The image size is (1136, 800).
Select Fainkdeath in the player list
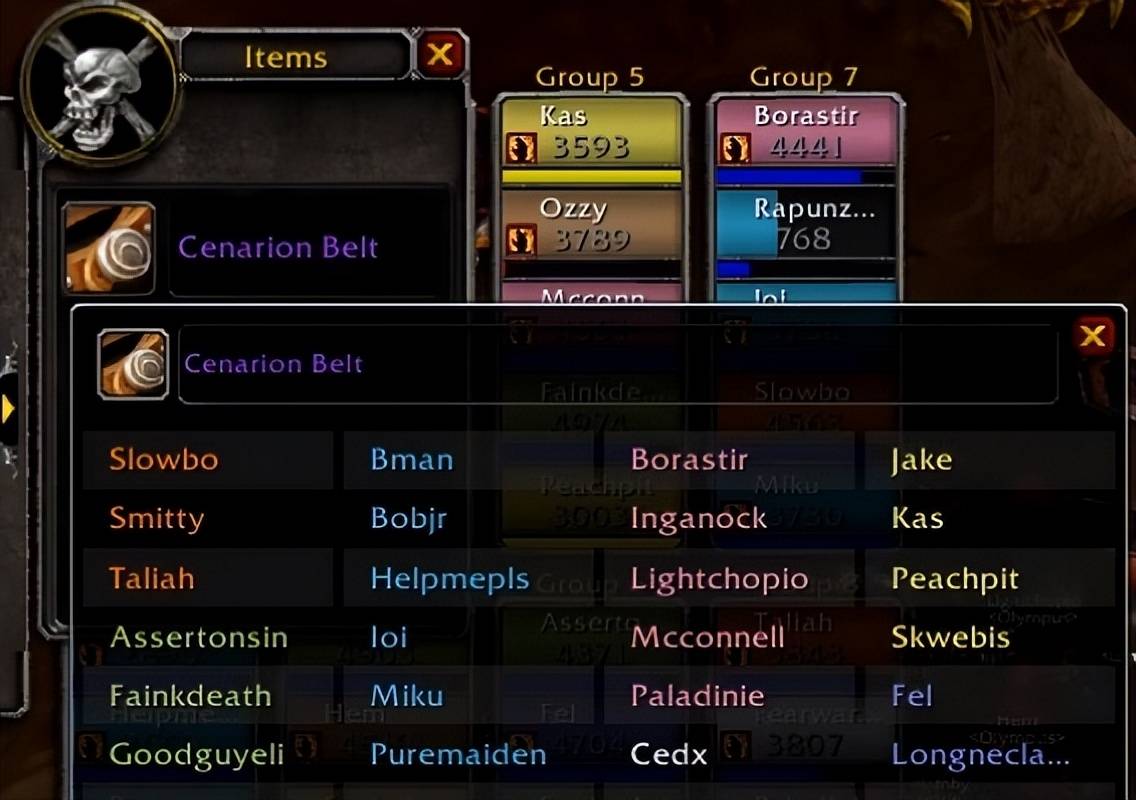[x=190, y=696]
